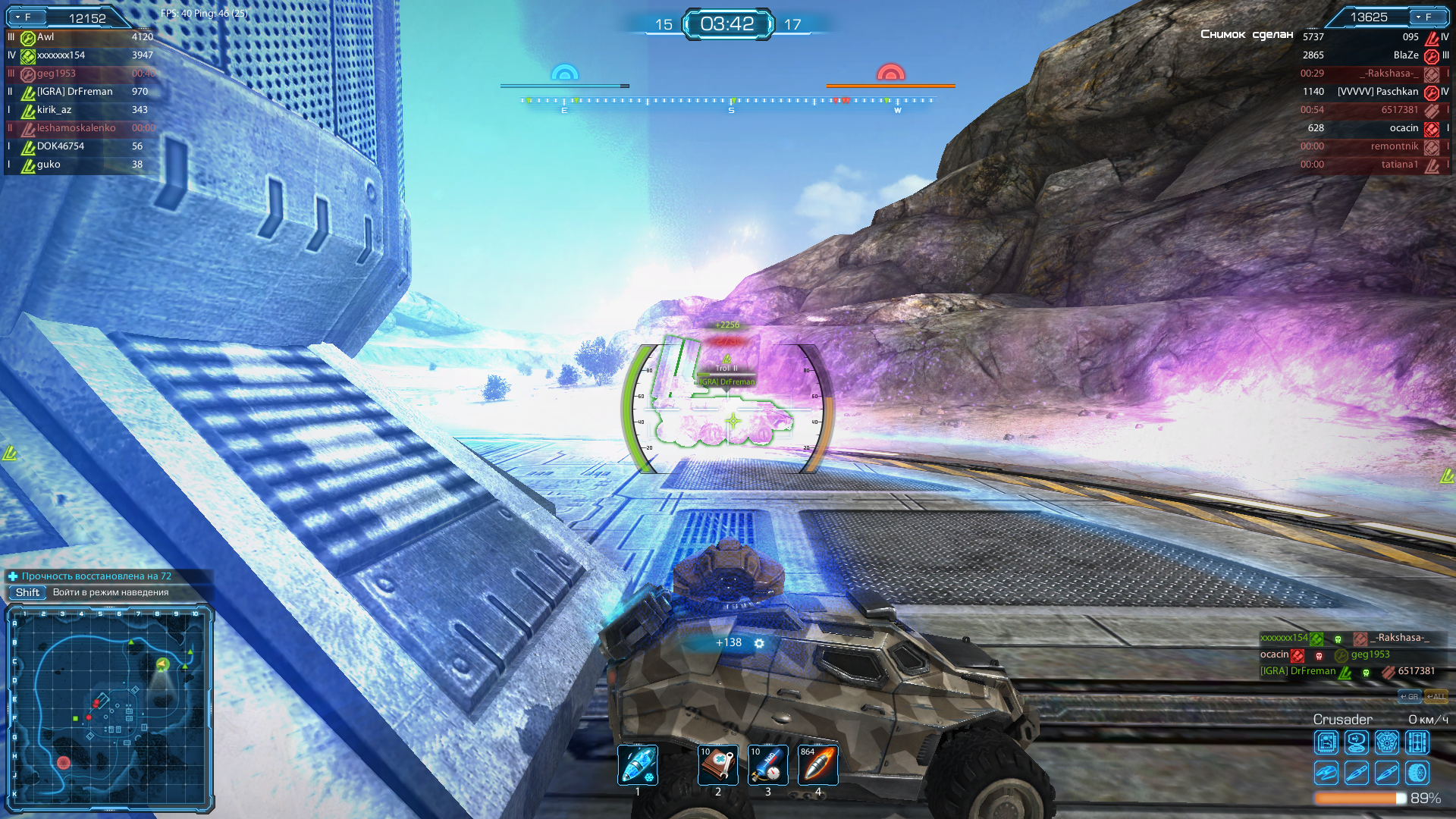Click the radar dish module icon
The width and height of the screenshot is (1456, 819).
(1357, 742)
